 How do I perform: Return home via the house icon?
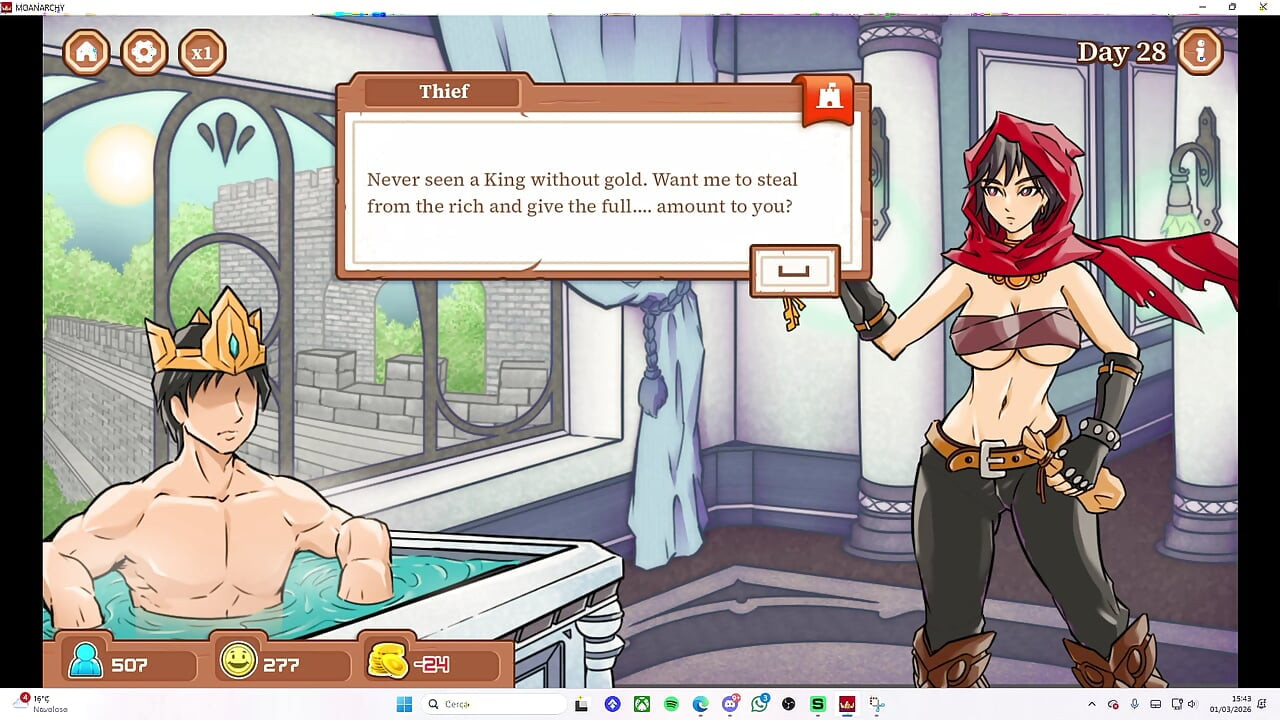click(x=85, y=52)
